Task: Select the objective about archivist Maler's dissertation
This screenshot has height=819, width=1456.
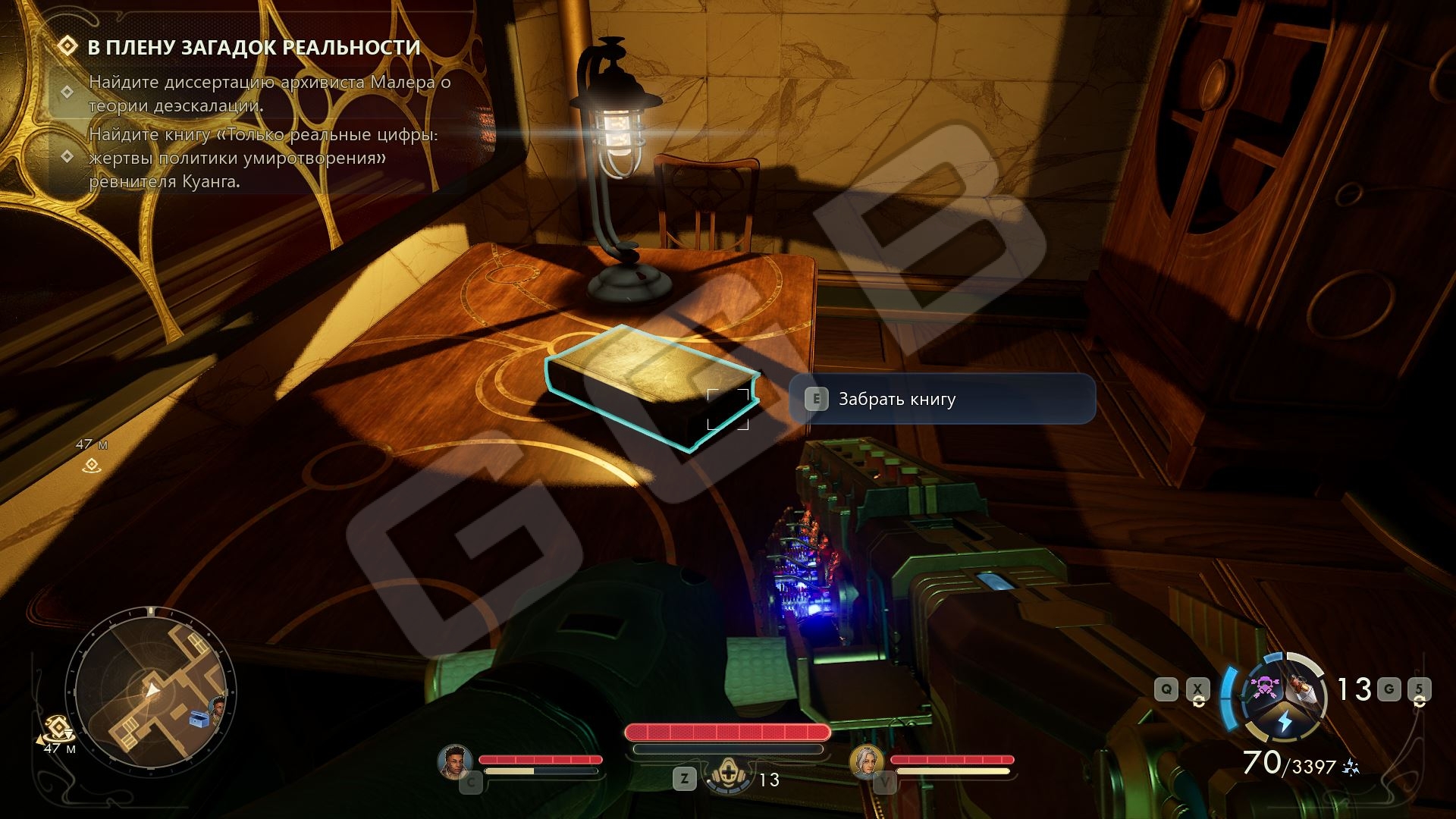Action: pos(269,93)
